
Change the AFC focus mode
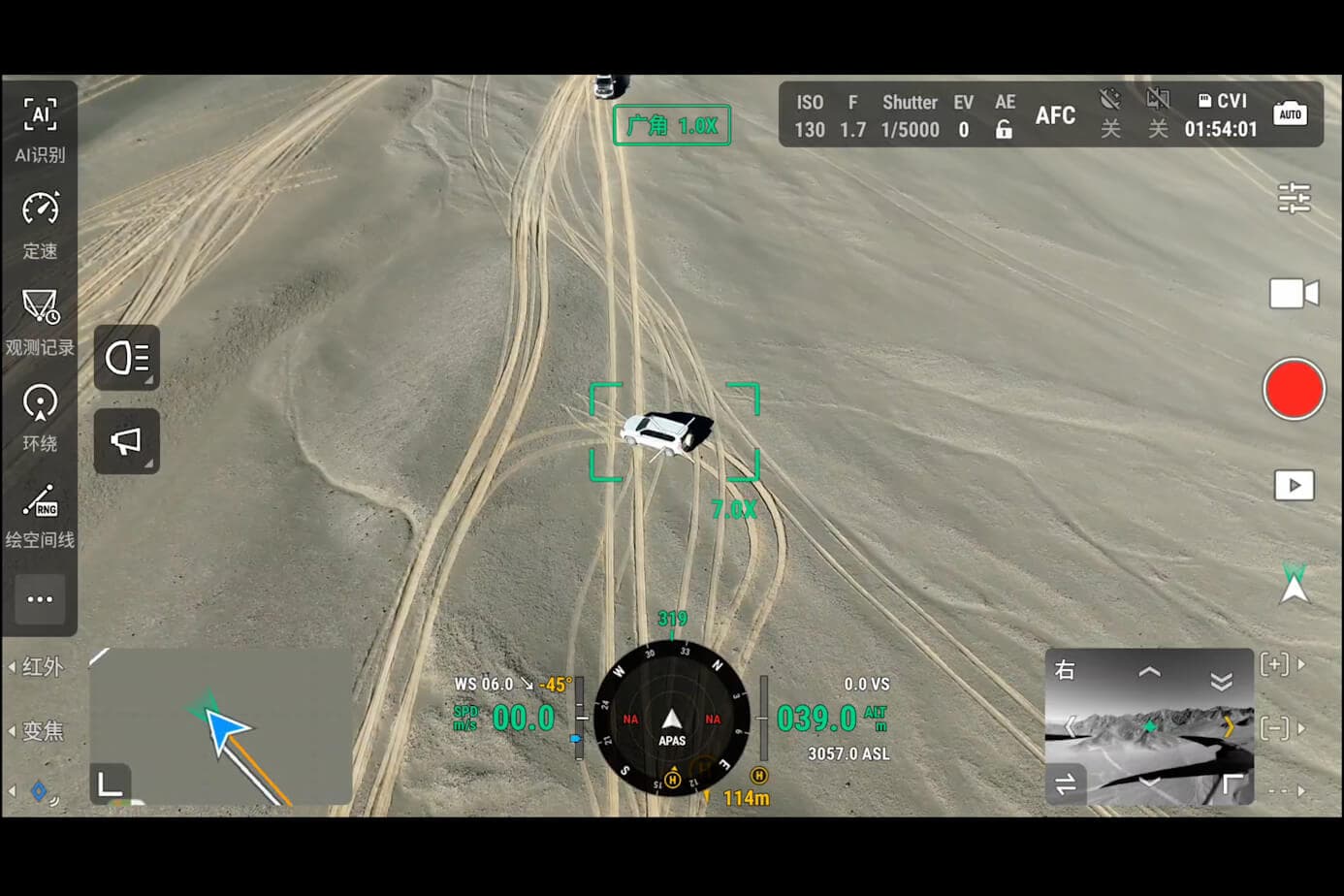pos(1055,115)
